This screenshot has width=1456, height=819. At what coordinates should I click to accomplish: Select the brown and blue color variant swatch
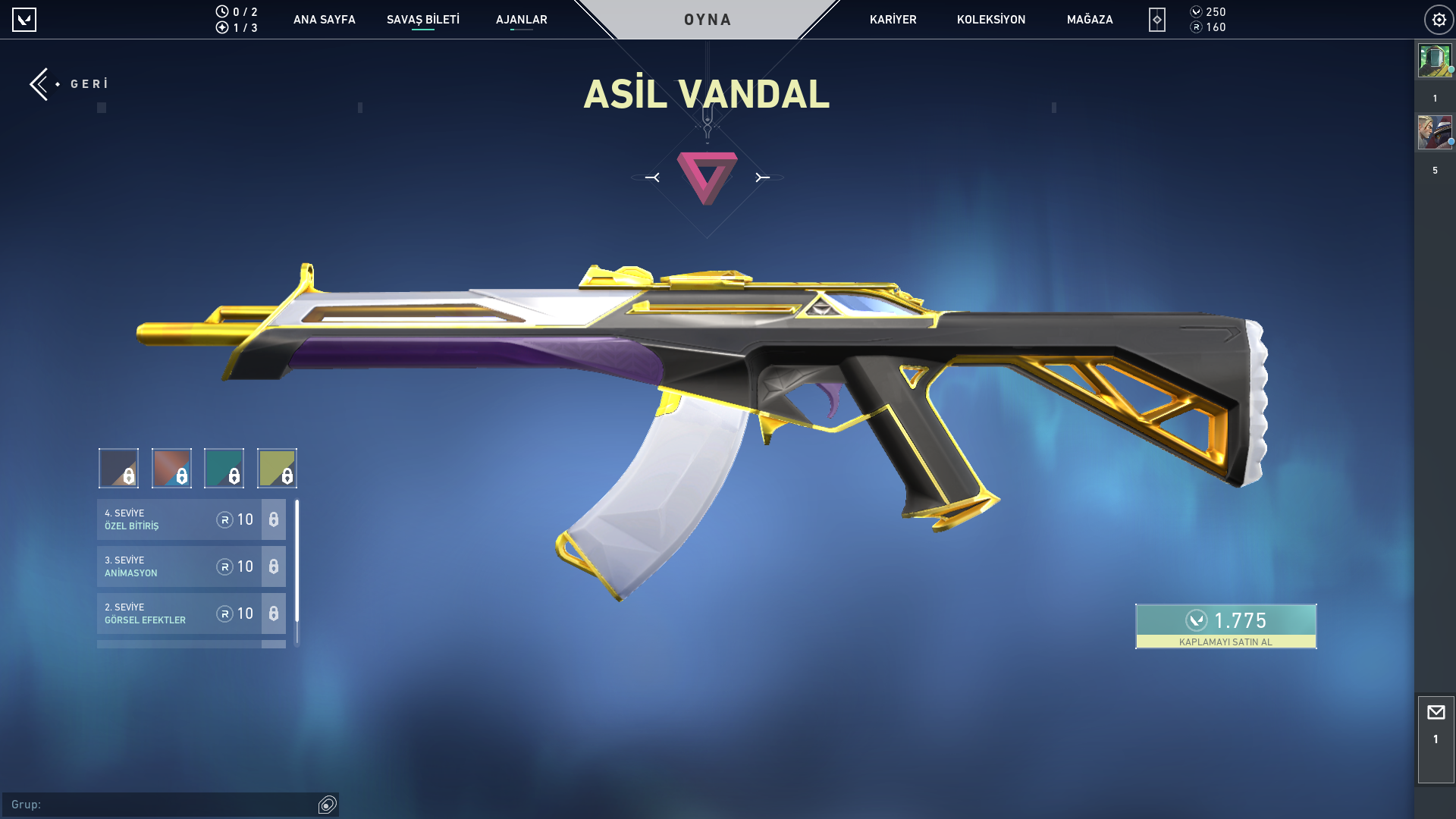click(171, 468)
